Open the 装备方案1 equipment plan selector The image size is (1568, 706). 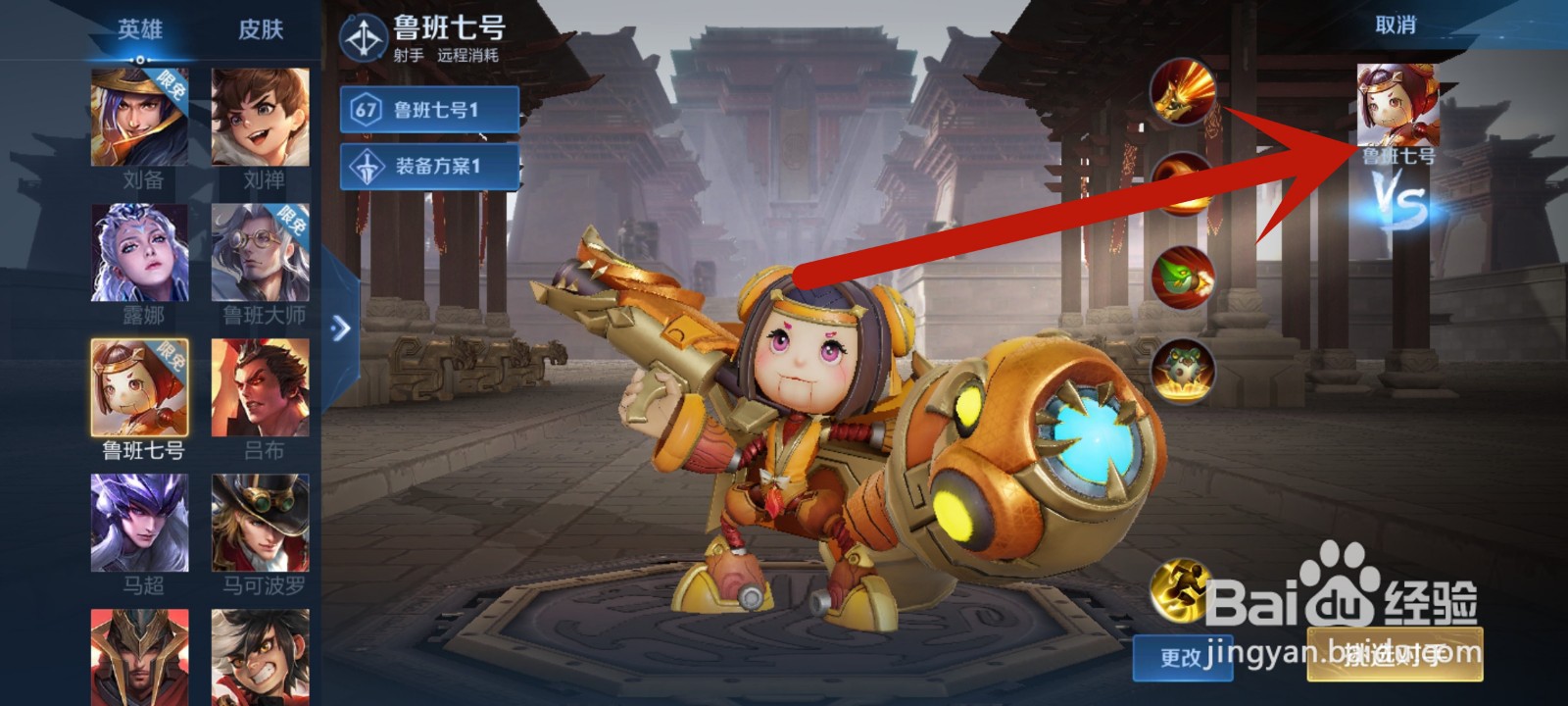coord(436,166)
